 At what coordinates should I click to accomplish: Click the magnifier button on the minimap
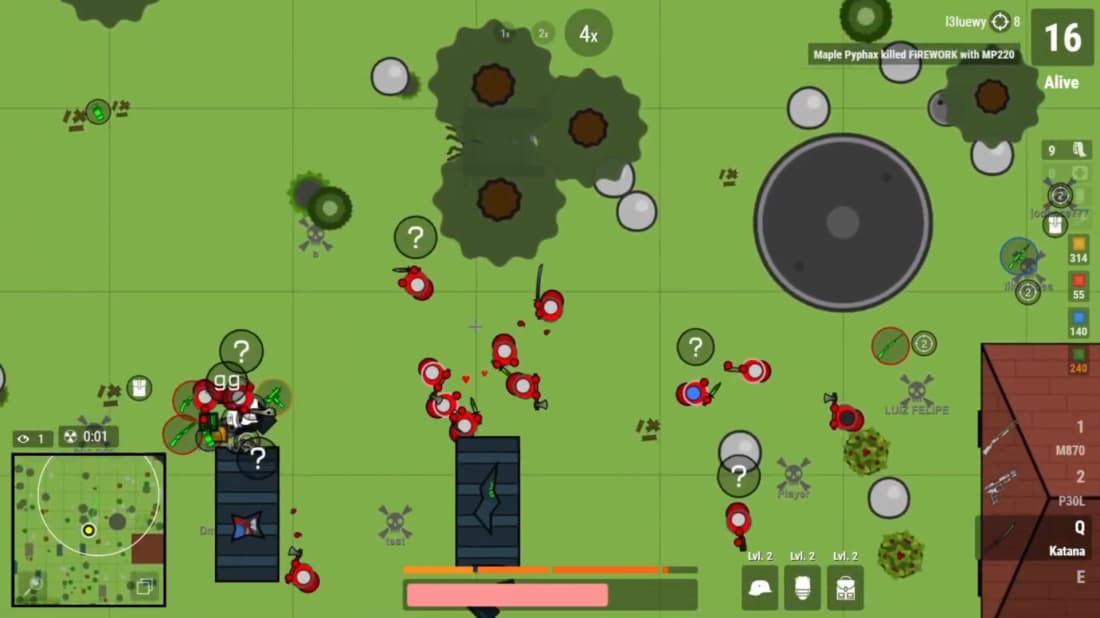tap(33, 586)
